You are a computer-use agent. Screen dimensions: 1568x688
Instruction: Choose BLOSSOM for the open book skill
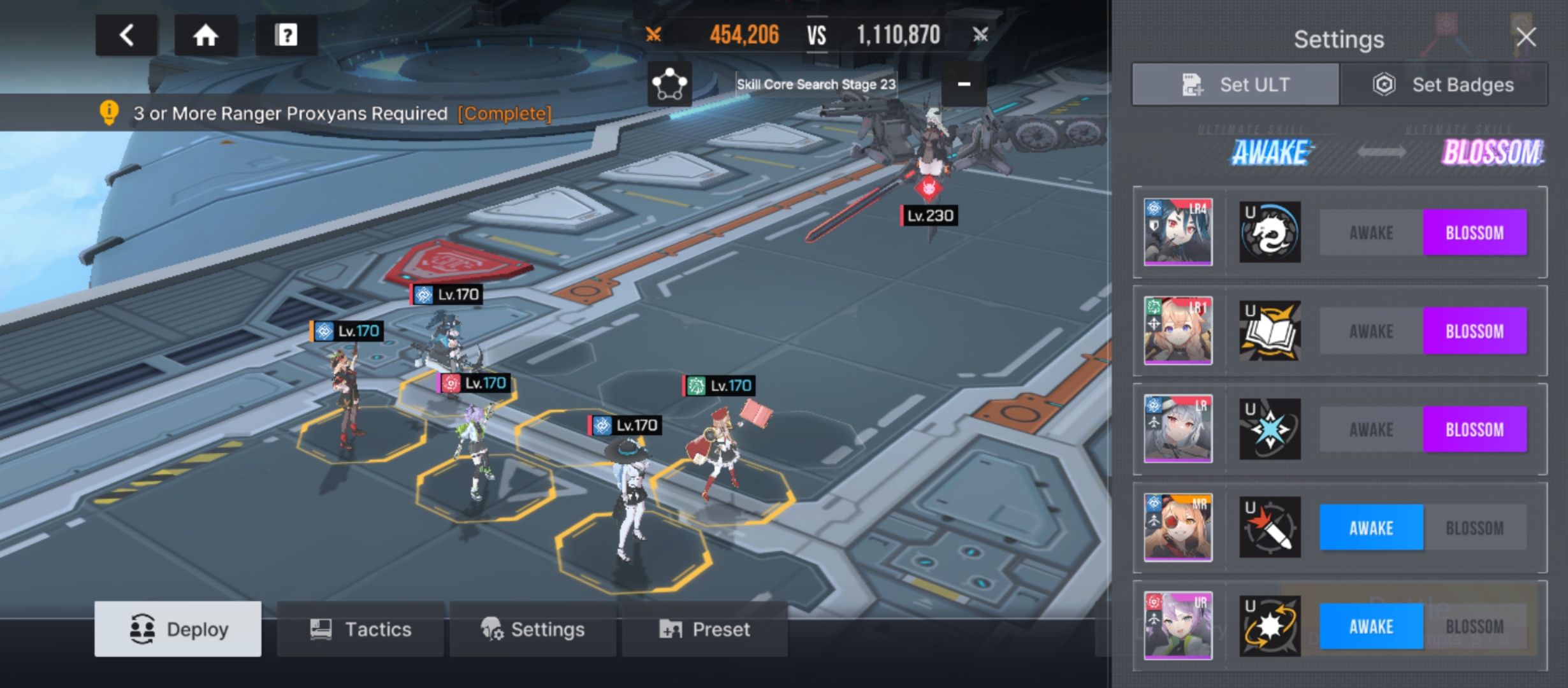coord(1474,331)
